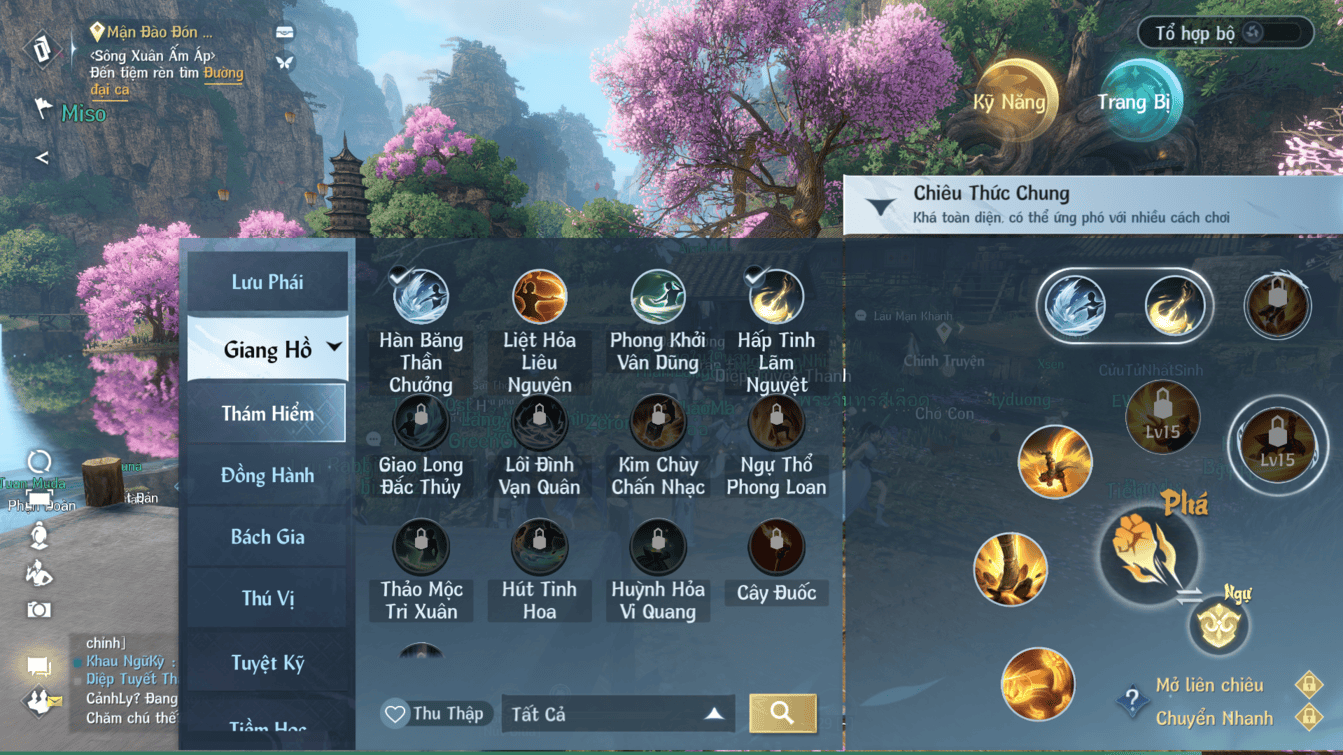Screen dimensions: 1343x755
Task: Pick the Liệt Hỏa Liêu Nguyên skill
Action: (x=539, y=298)
